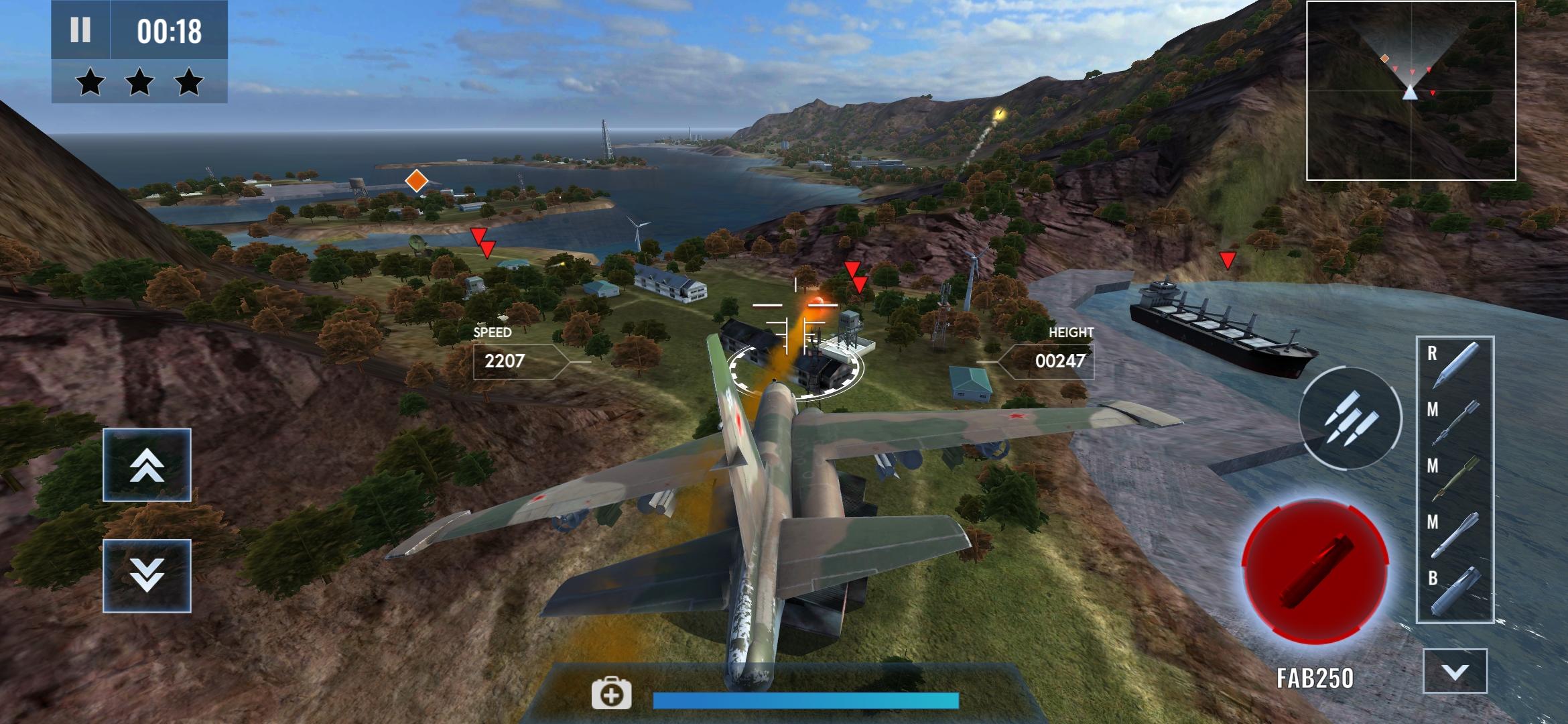1568x724 pixels.
Task: Fire the machine gun bullets button
Action: [x=1350, y=418]
